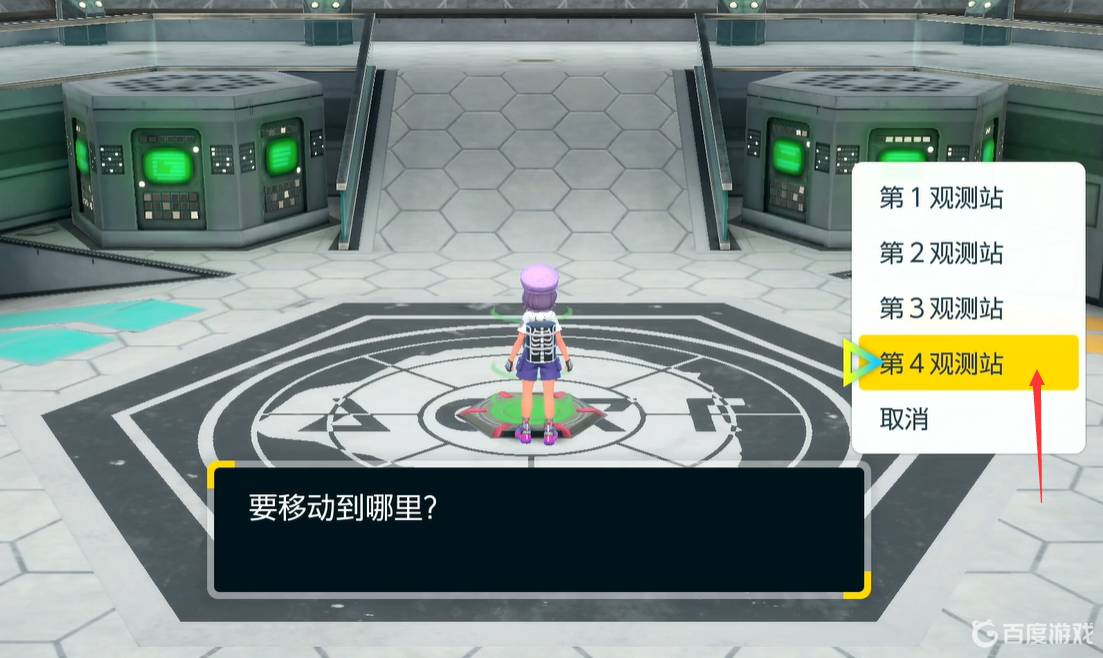1103x658 pixels.
Task: Choose 第 2 观测站 from the list
Action: coord(941,253)
